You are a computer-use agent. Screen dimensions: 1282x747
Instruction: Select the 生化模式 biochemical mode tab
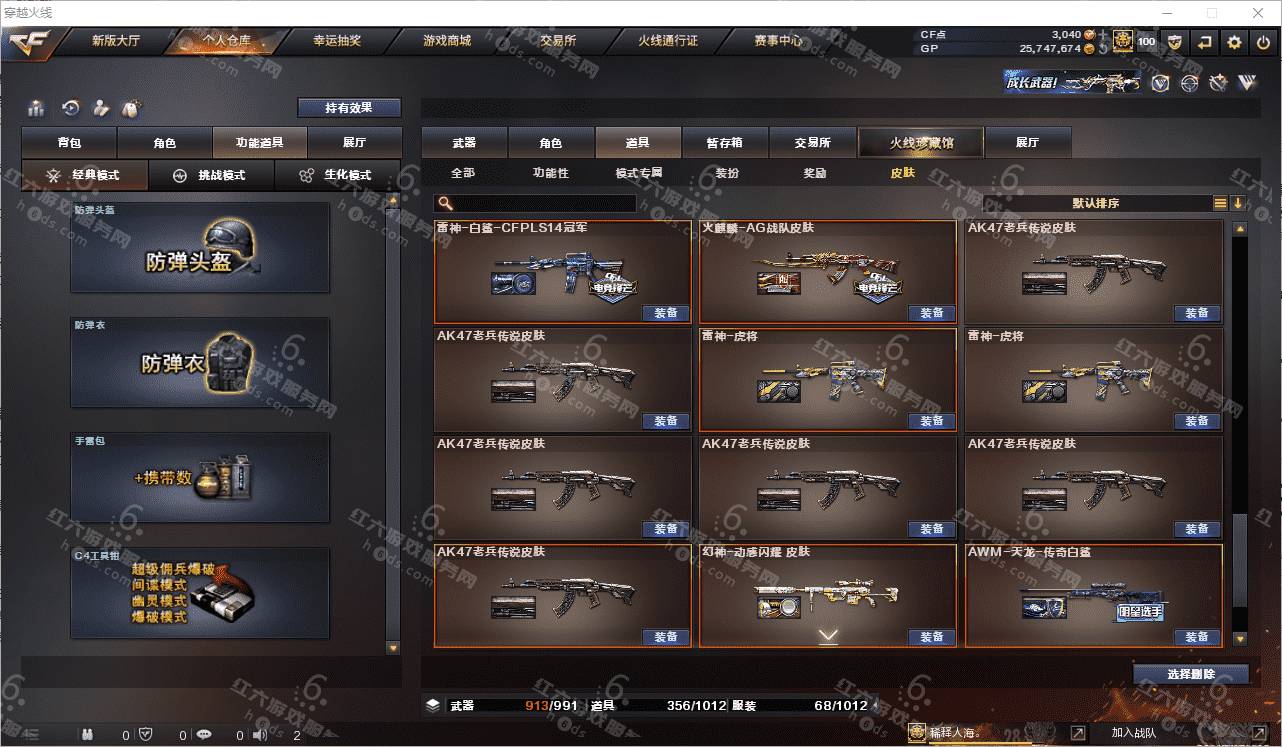point(338,175)
